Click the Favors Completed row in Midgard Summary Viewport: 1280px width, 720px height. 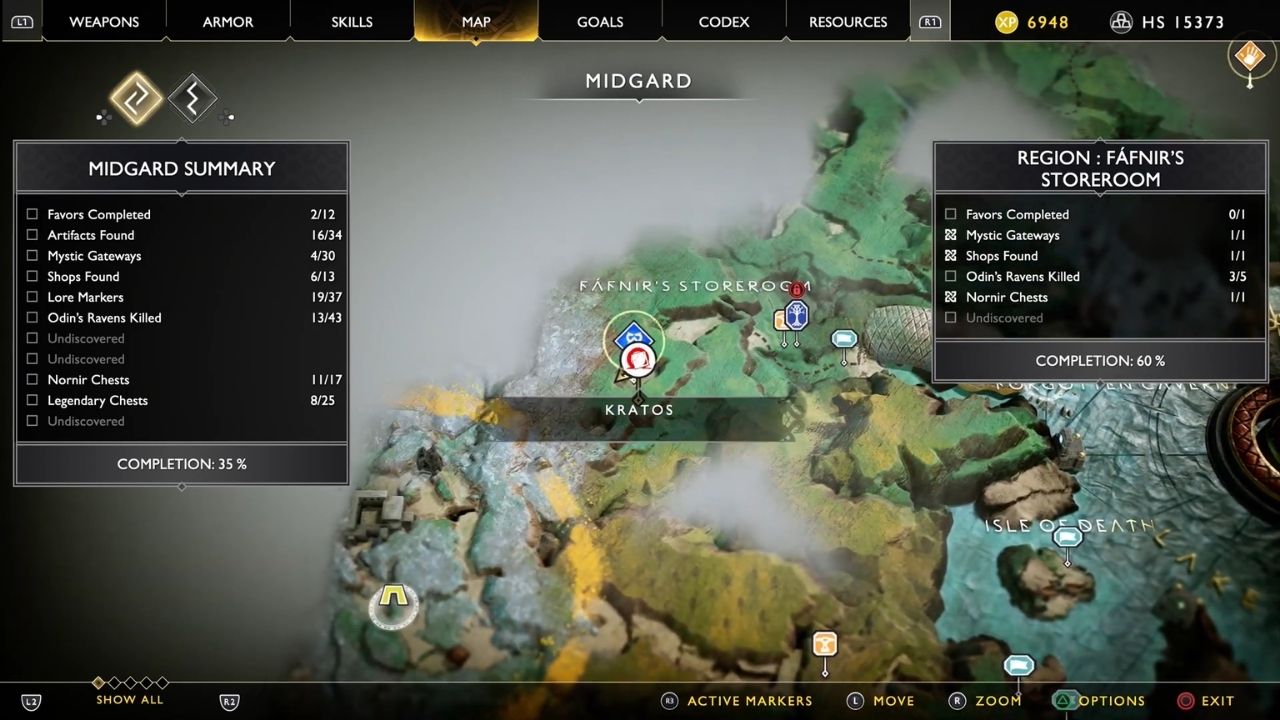181,214
